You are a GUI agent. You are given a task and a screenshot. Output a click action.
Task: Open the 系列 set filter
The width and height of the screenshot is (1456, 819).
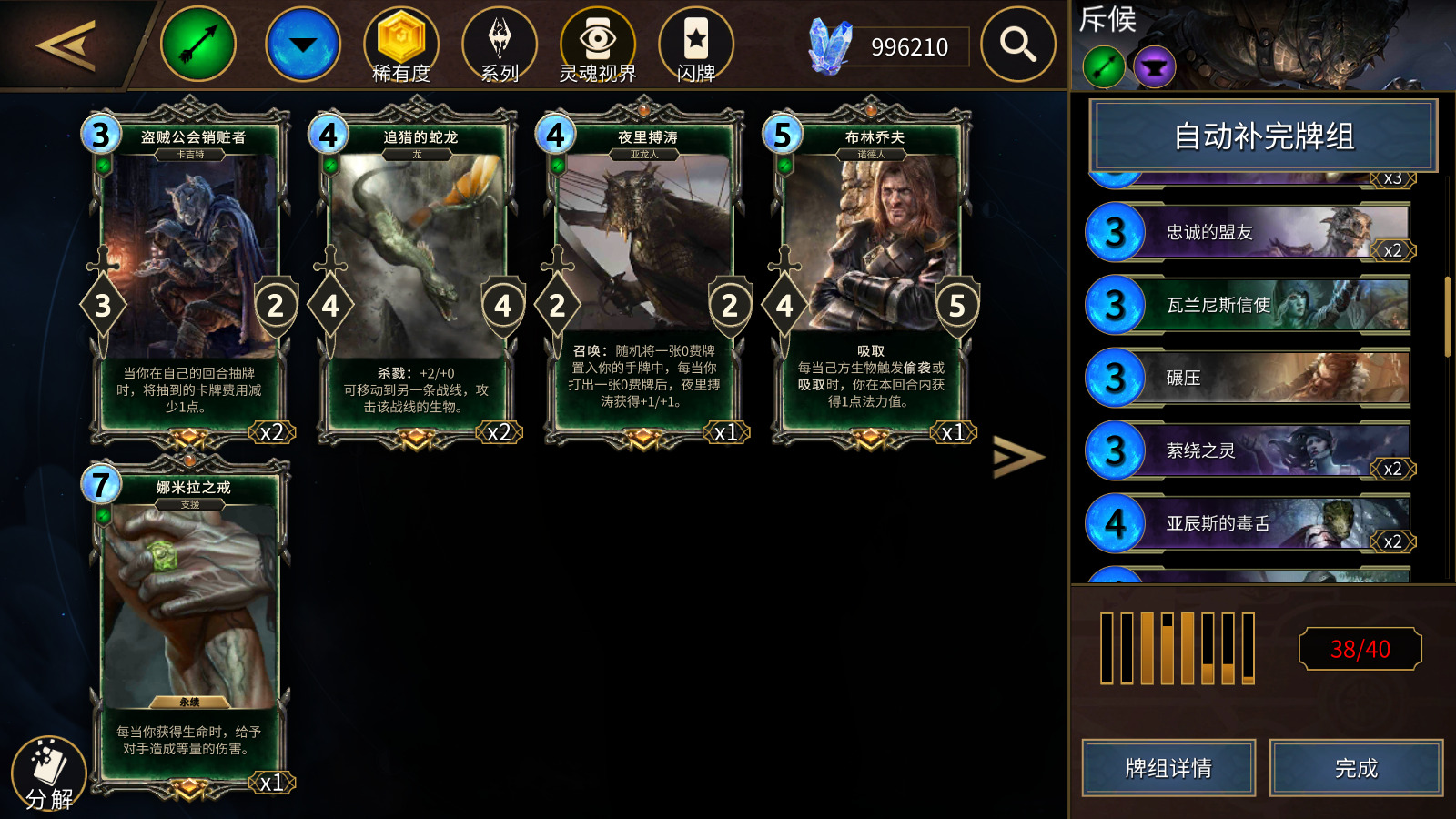[500, 45]
